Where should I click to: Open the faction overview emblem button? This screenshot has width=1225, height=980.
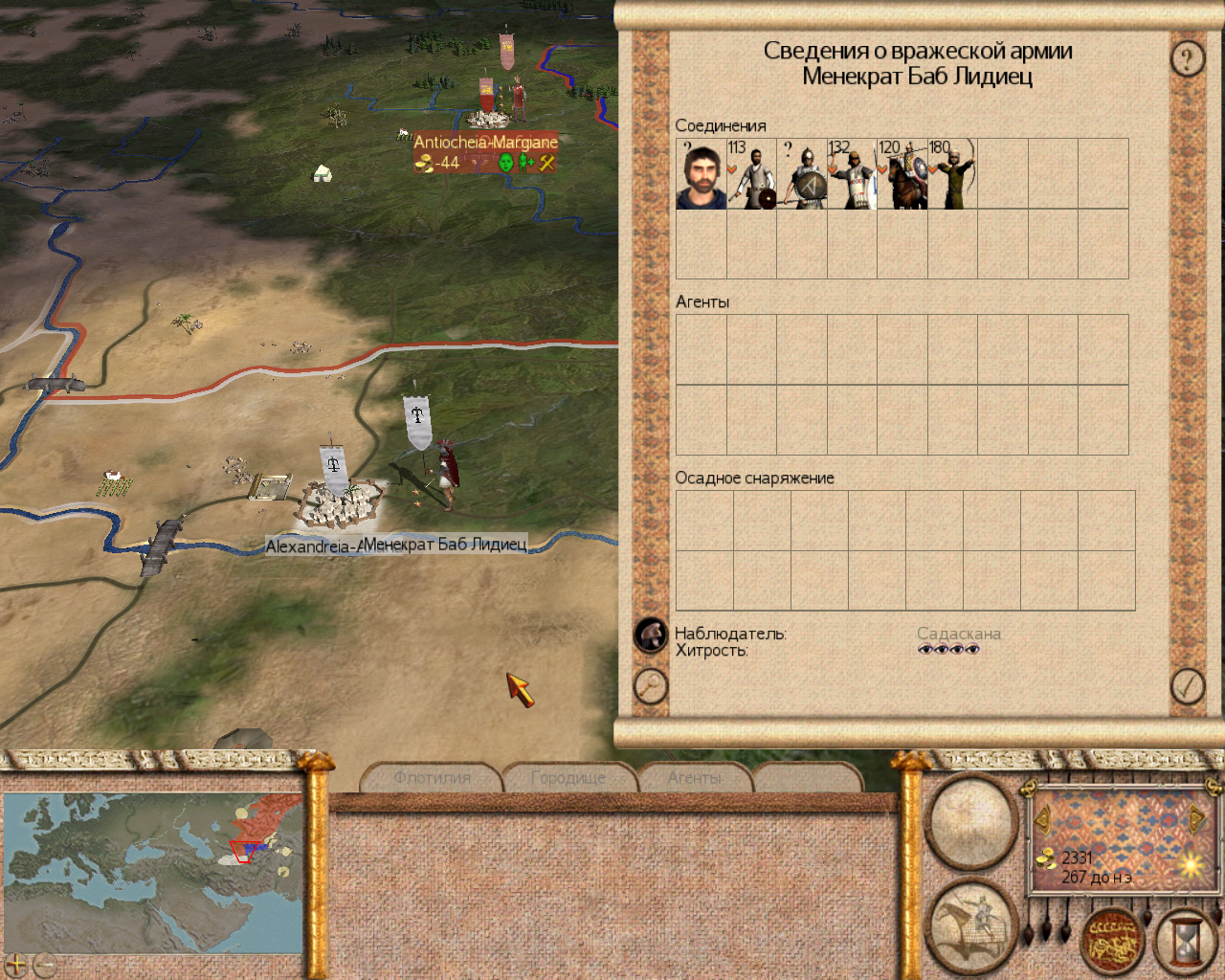pos(1112,942)
